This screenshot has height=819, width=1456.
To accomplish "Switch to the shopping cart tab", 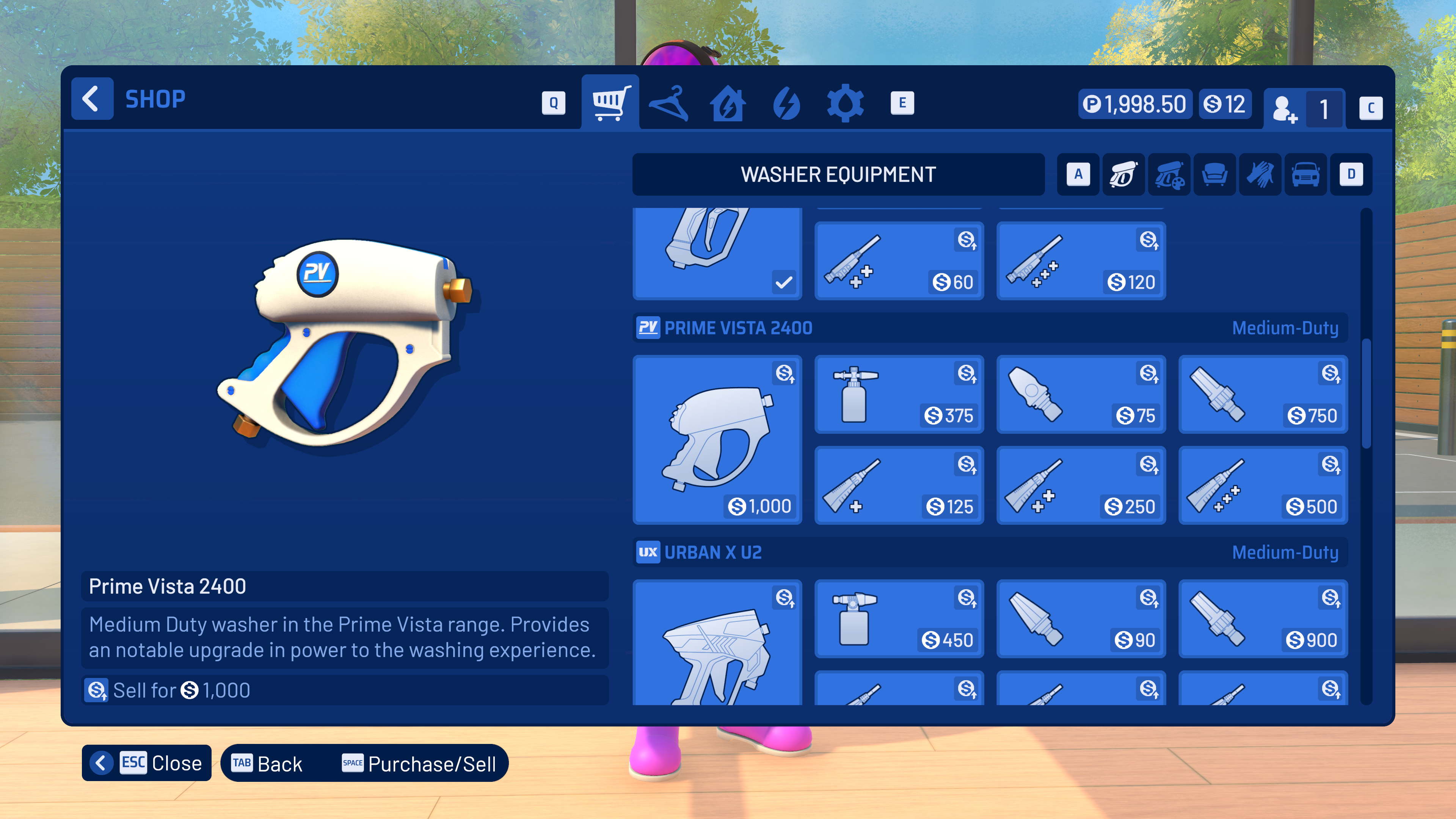I will tap(610, 103).
